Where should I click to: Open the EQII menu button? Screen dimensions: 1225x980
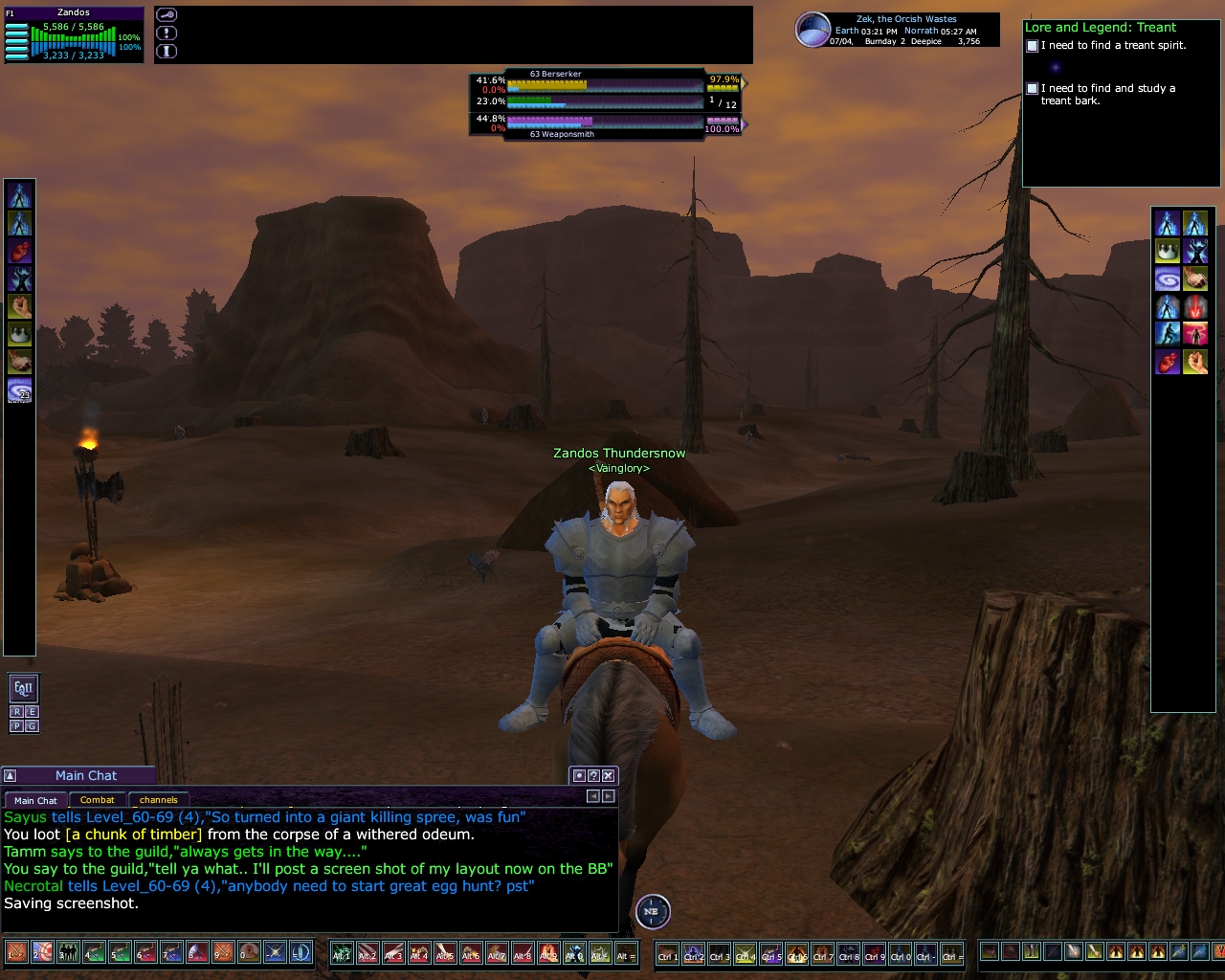(23, 687)
